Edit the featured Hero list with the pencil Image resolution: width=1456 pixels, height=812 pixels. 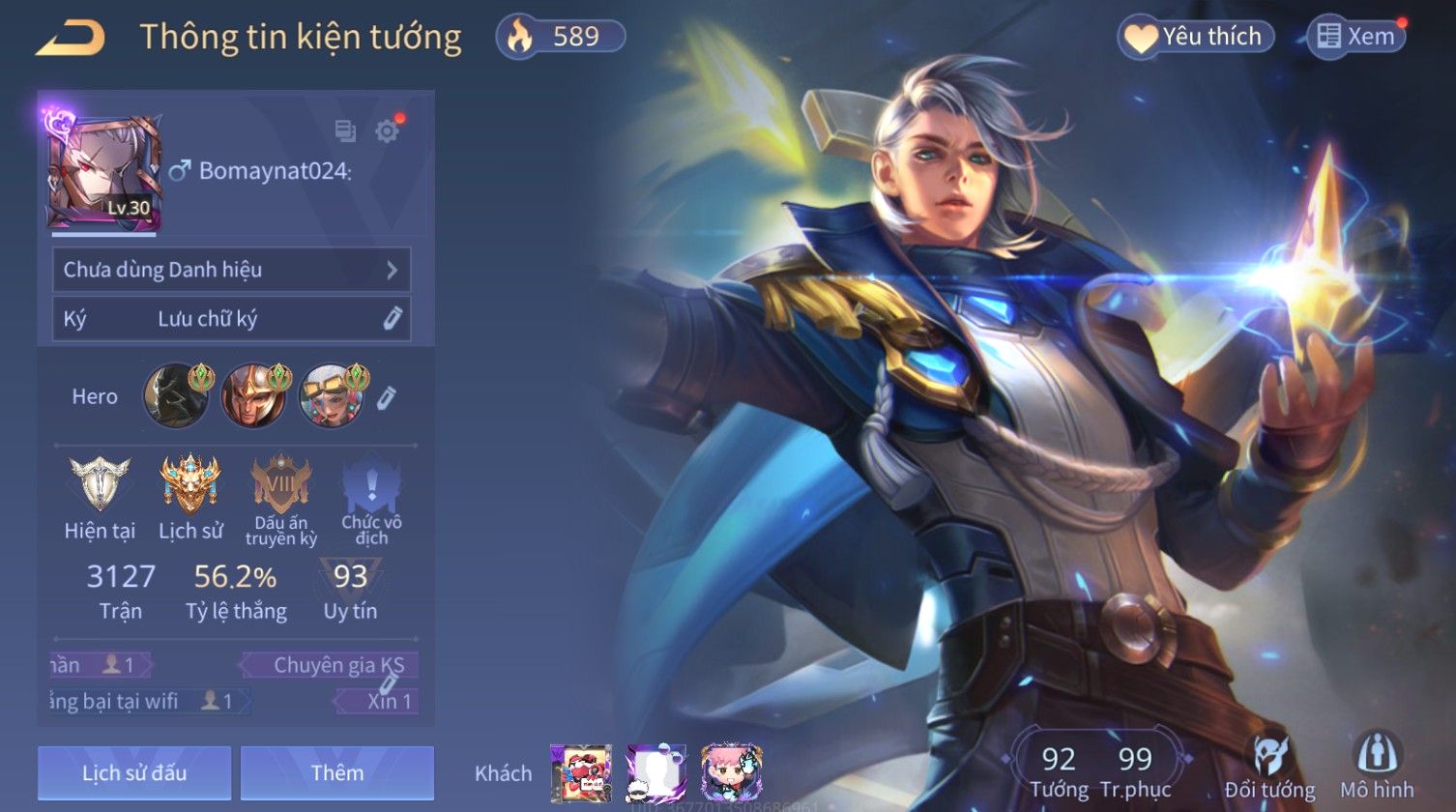(386, 396)
